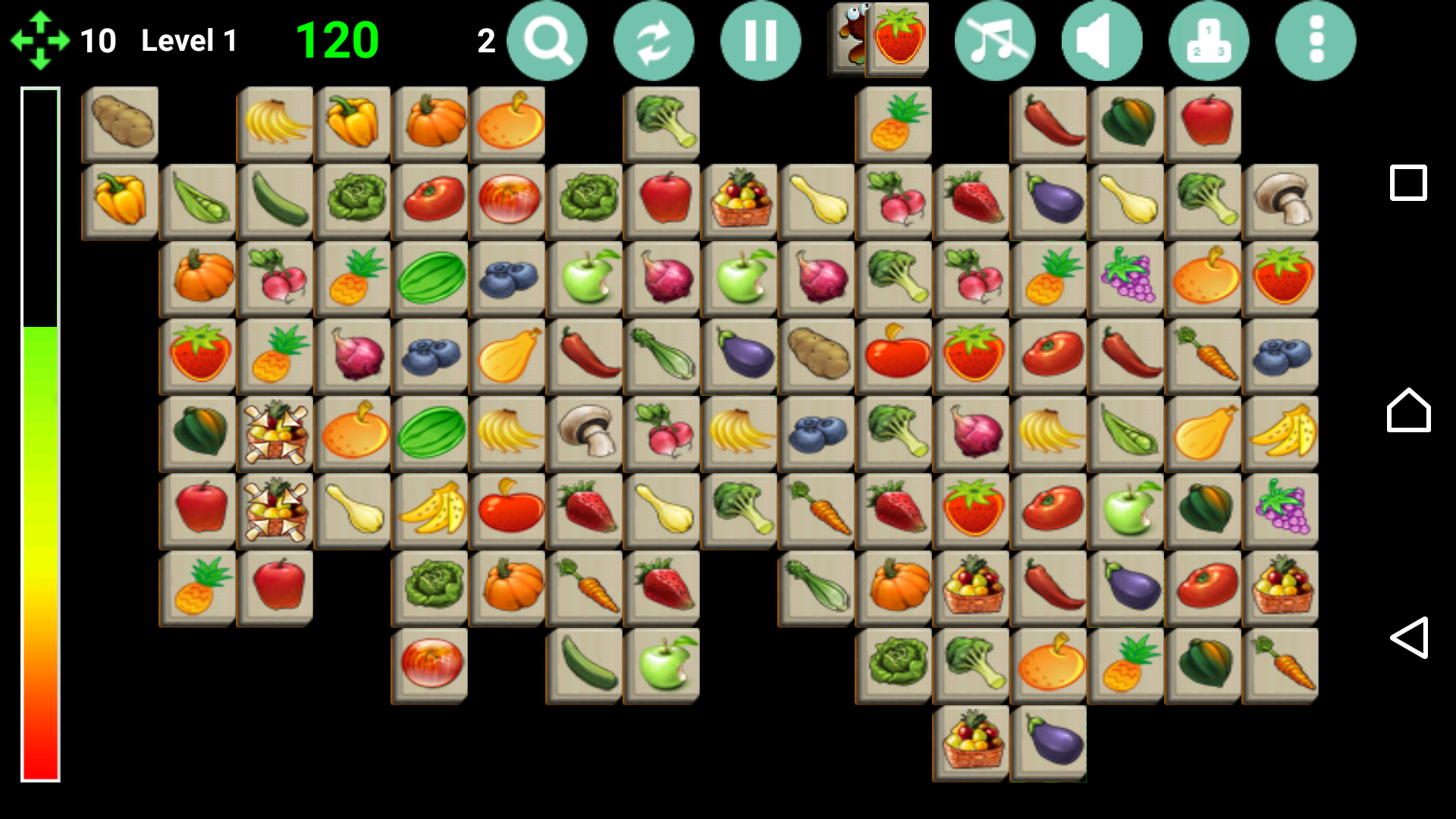
Task: Click the hint counter showing 2
Action: (x=486, y=40)
